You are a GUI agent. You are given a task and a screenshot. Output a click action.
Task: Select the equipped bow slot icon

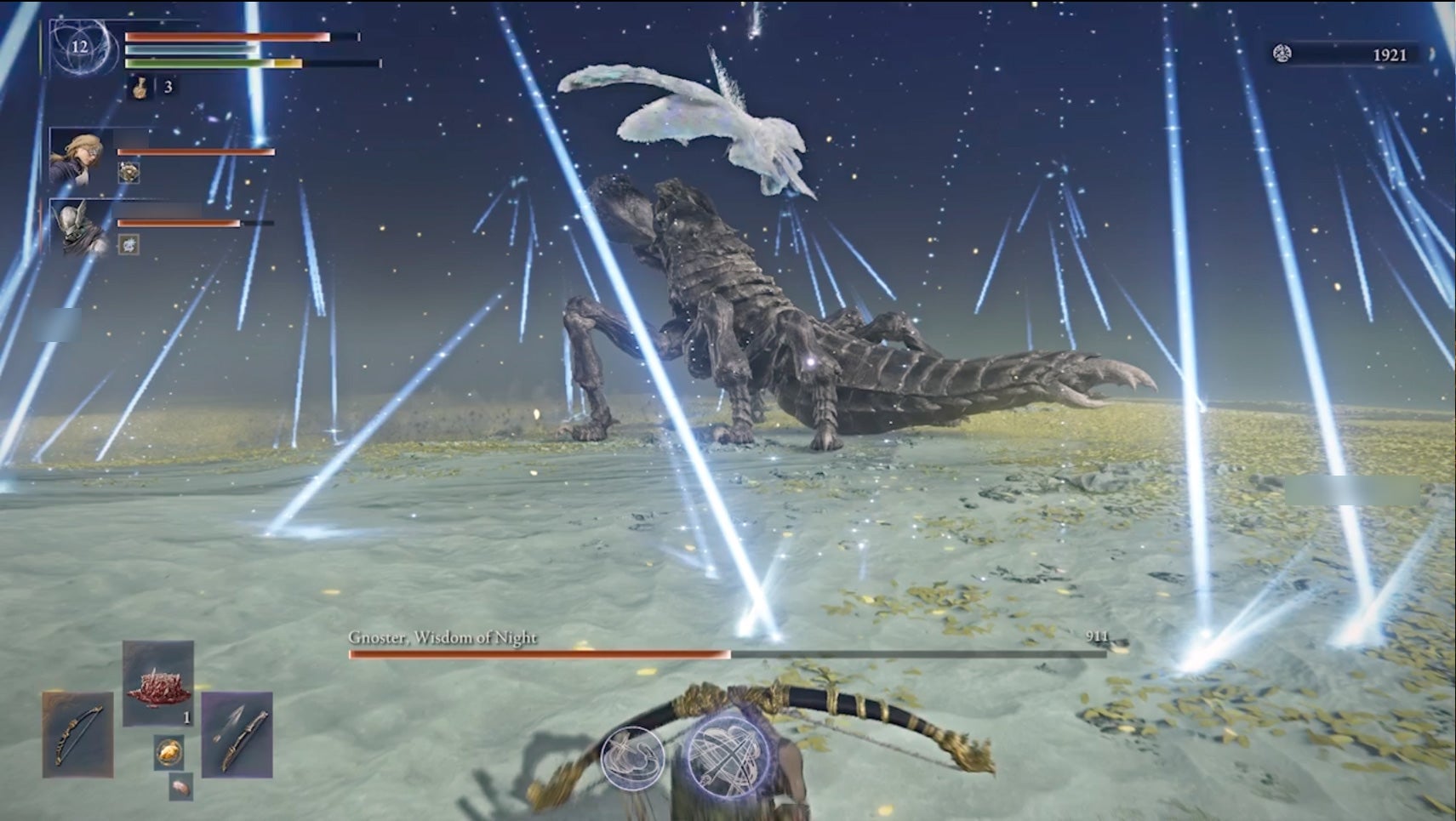pos(77,735)
